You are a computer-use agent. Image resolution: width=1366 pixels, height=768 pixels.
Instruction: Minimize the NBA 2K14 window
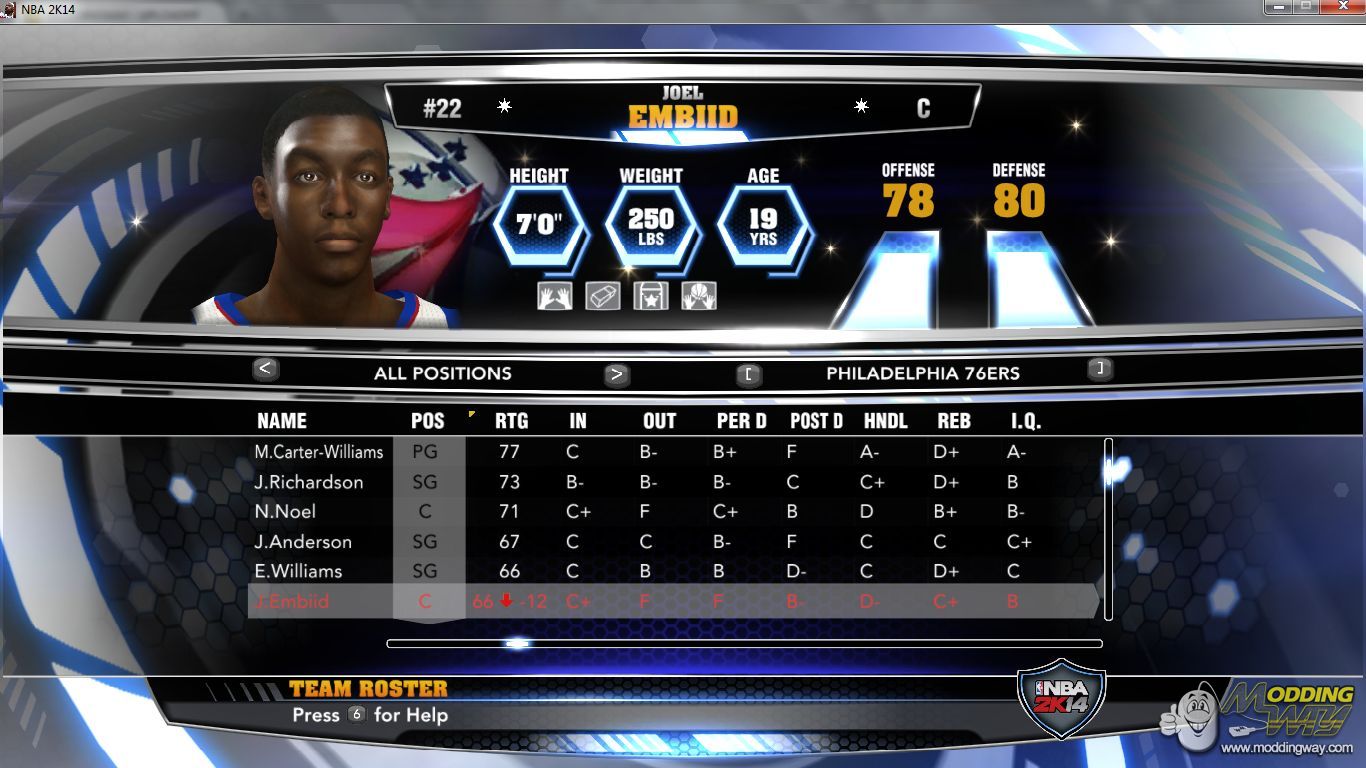click(x=1279, y=8)
